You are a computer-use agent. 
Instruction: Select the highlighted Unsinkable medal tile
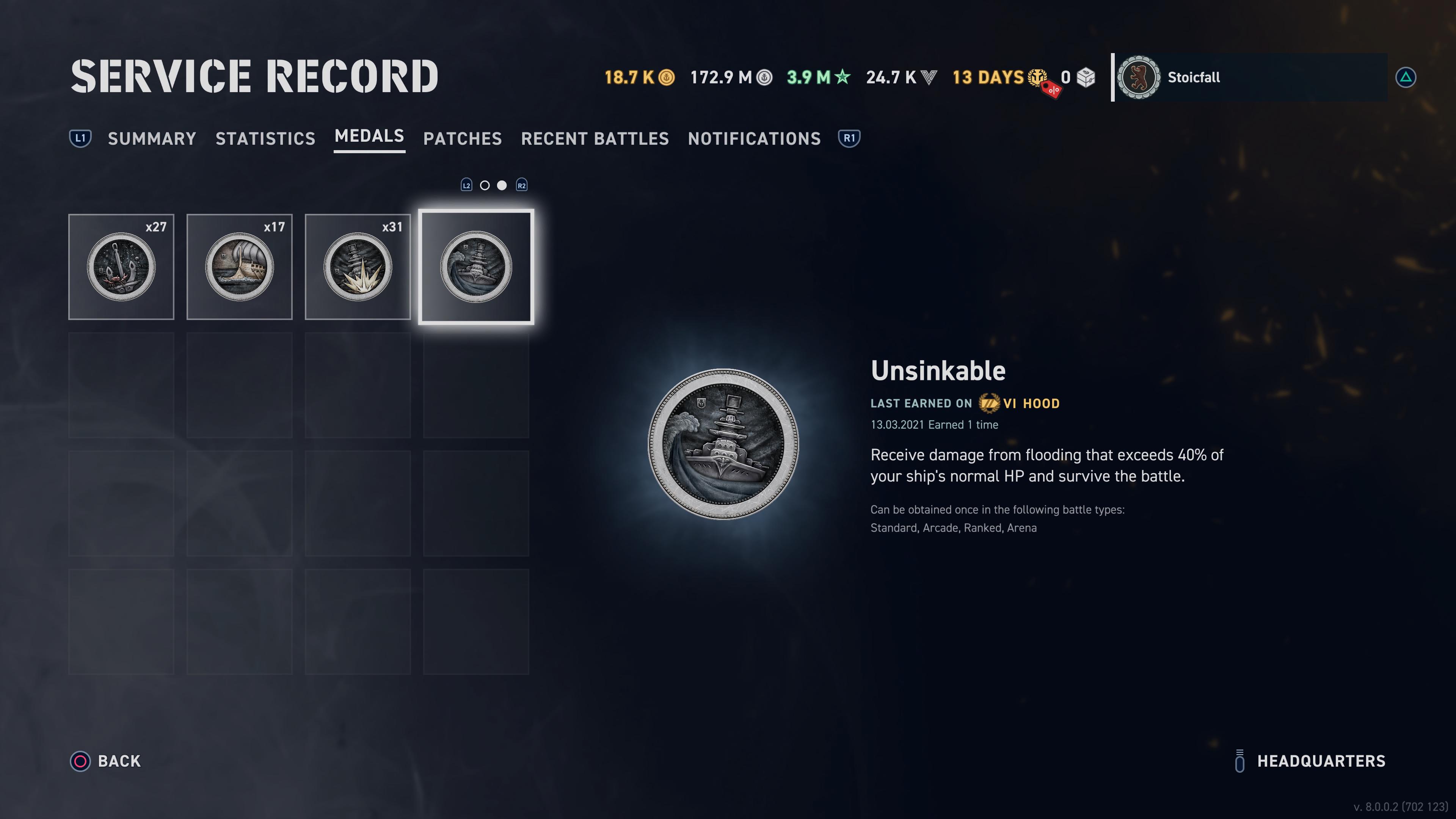pyautogui.click(x=476, y=267)
